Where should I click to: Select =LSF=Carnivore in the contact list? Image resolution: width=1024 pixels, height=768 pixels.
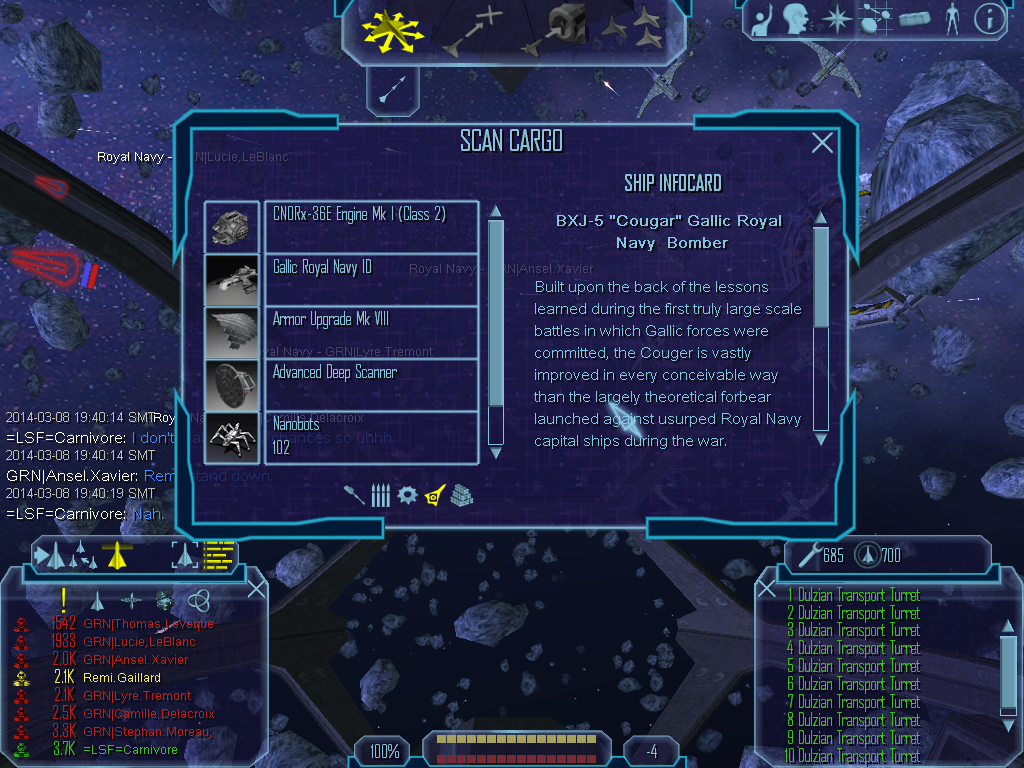(x=130, y=750)
